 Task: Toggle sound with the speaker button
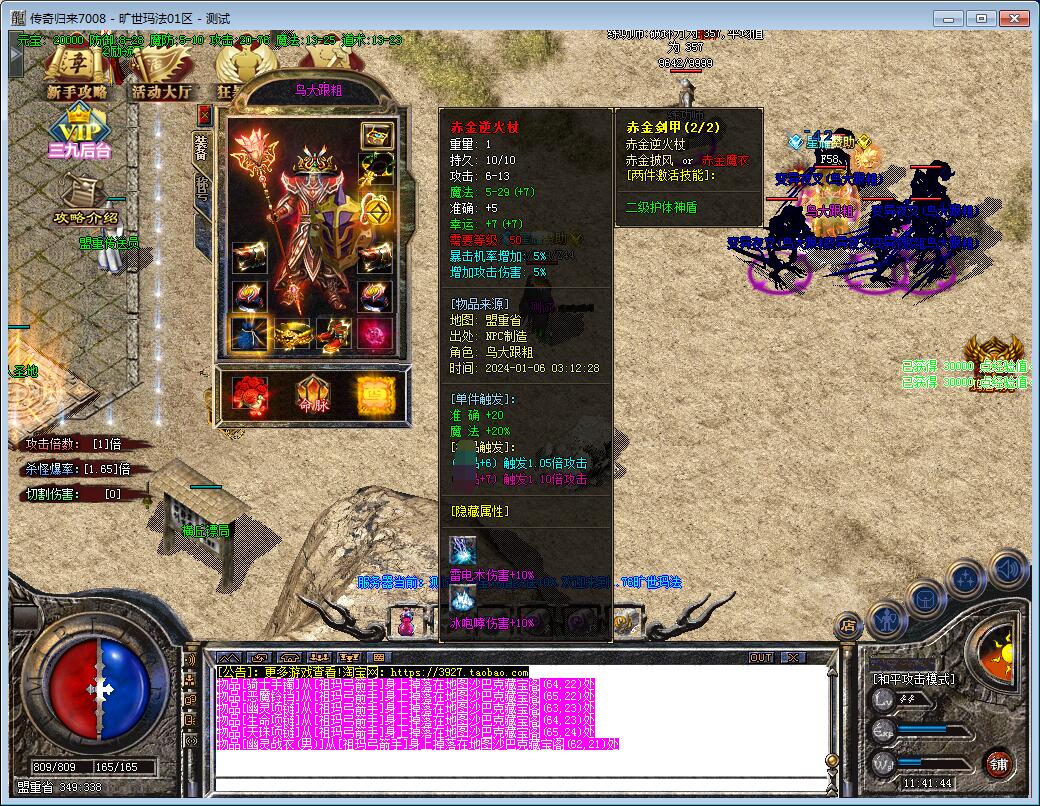[x=1007, y=569]
